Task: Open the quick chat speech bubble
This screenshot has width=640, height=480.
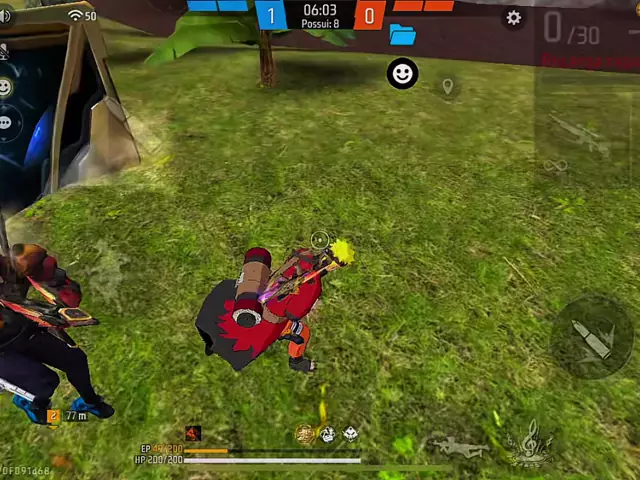Action: tap(5, 122)
